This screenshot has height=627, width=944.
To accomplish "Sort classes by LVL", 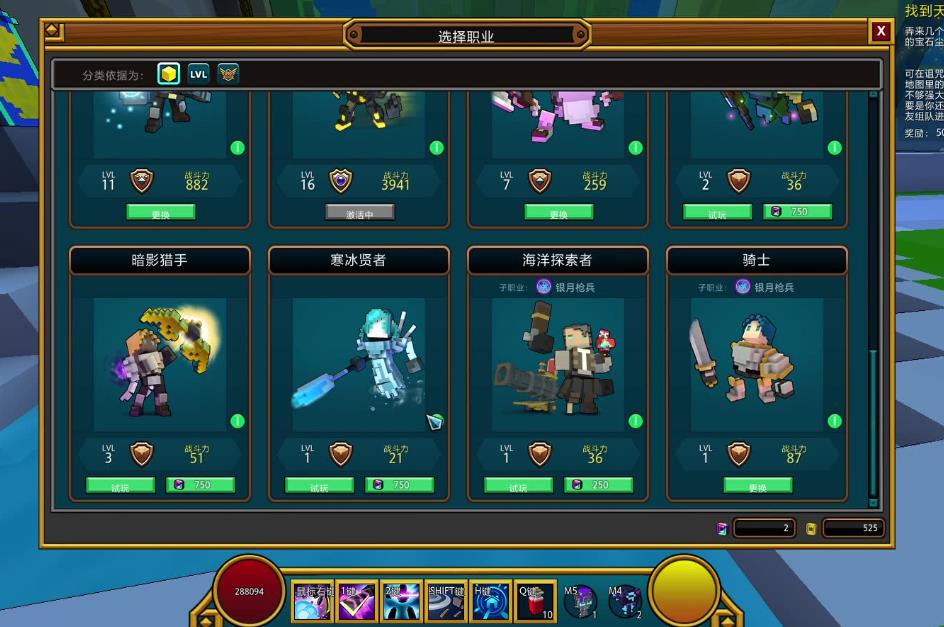I will (x=199, y=74).
